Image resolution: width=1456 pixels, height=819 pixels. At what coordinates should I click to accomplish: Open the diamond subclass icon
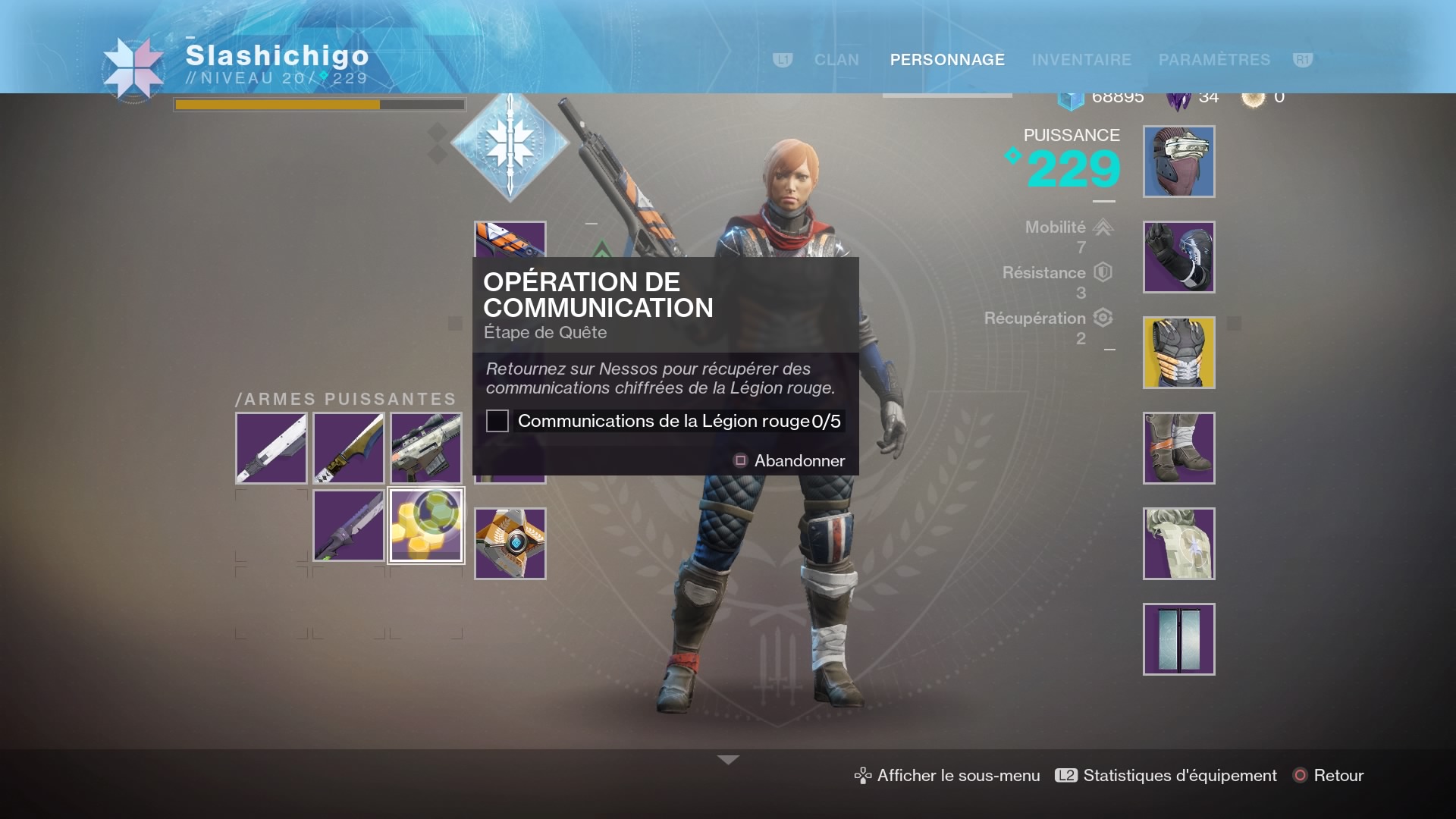click(x=510, y=143)
